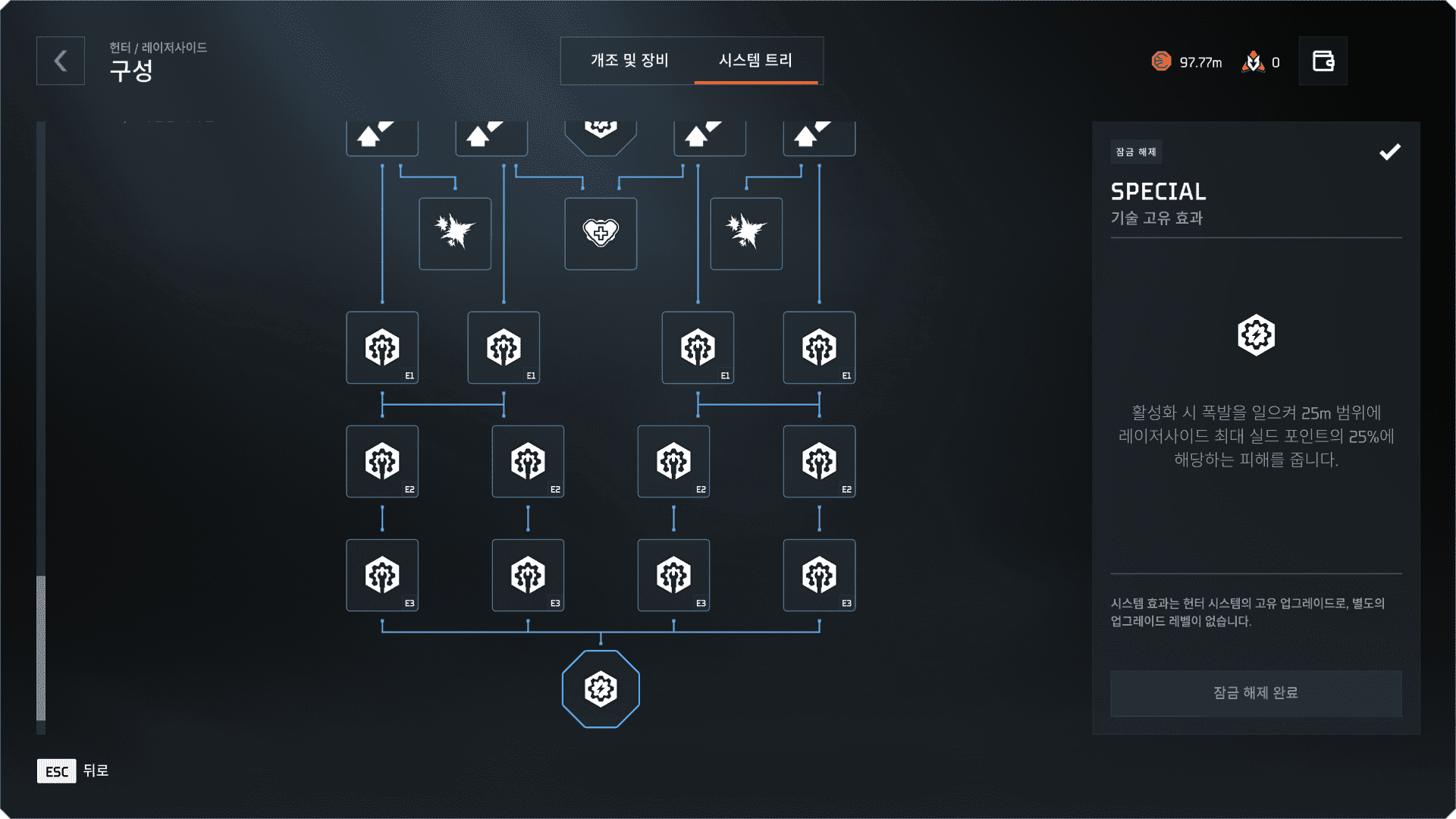Open the leftmost E1 system node
The image size is (1456, 819).
click(x=382, y=347)
